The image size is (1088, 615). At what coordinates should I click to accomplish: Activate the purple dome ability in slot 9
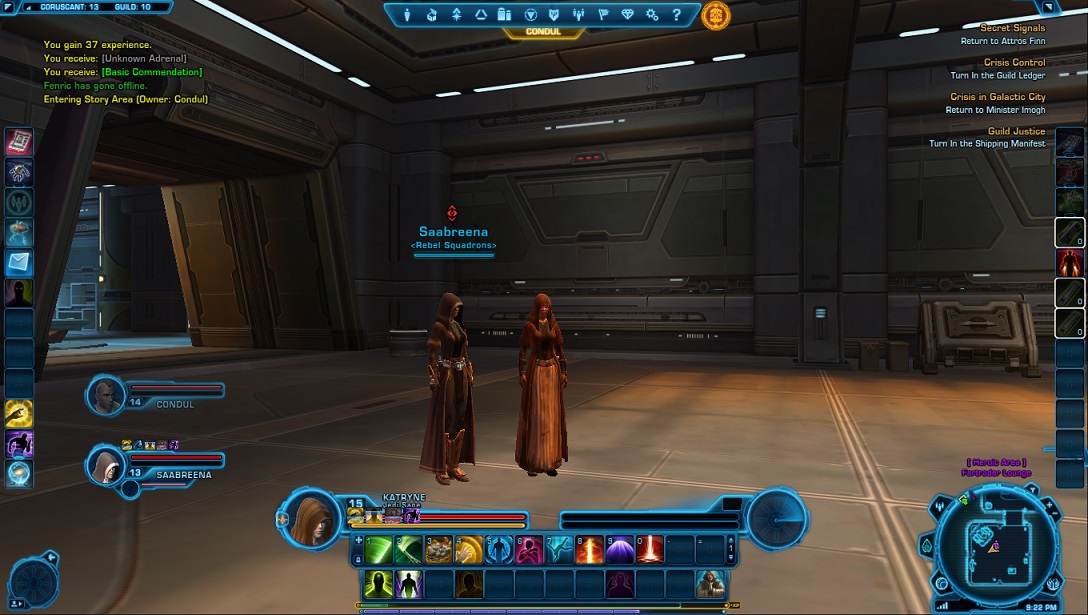pos(619,549)
